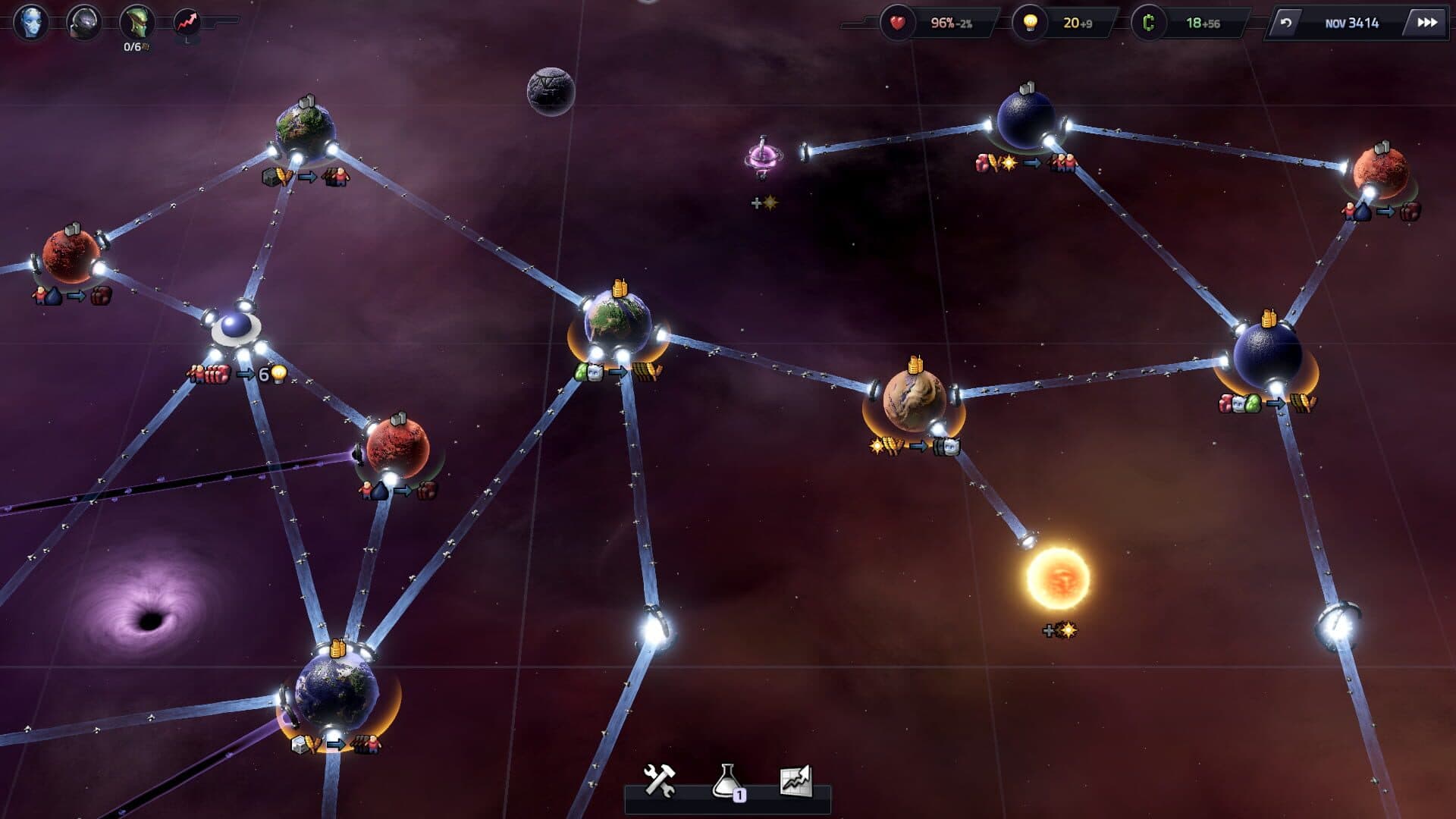Select the green alien faction portrait

pyautogui.click(x=136, y=23)
